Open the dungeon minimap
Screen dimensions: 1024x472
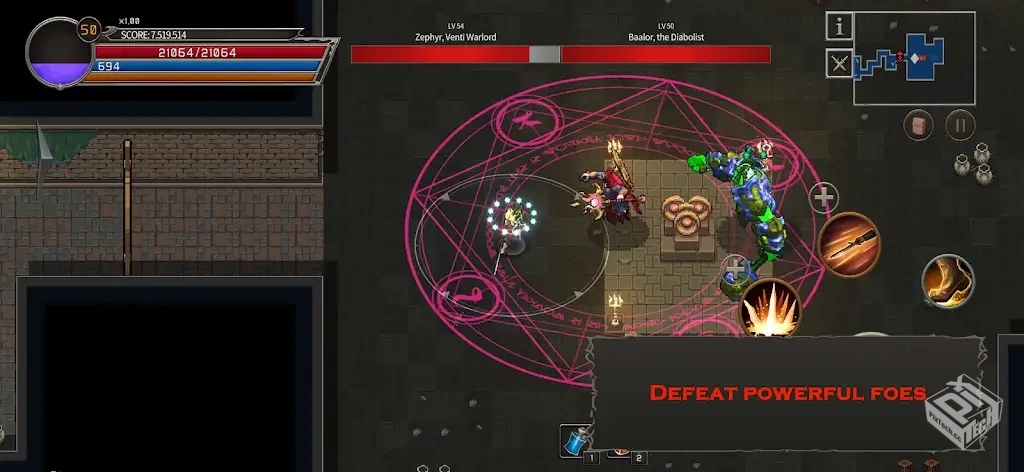[913, 58]
